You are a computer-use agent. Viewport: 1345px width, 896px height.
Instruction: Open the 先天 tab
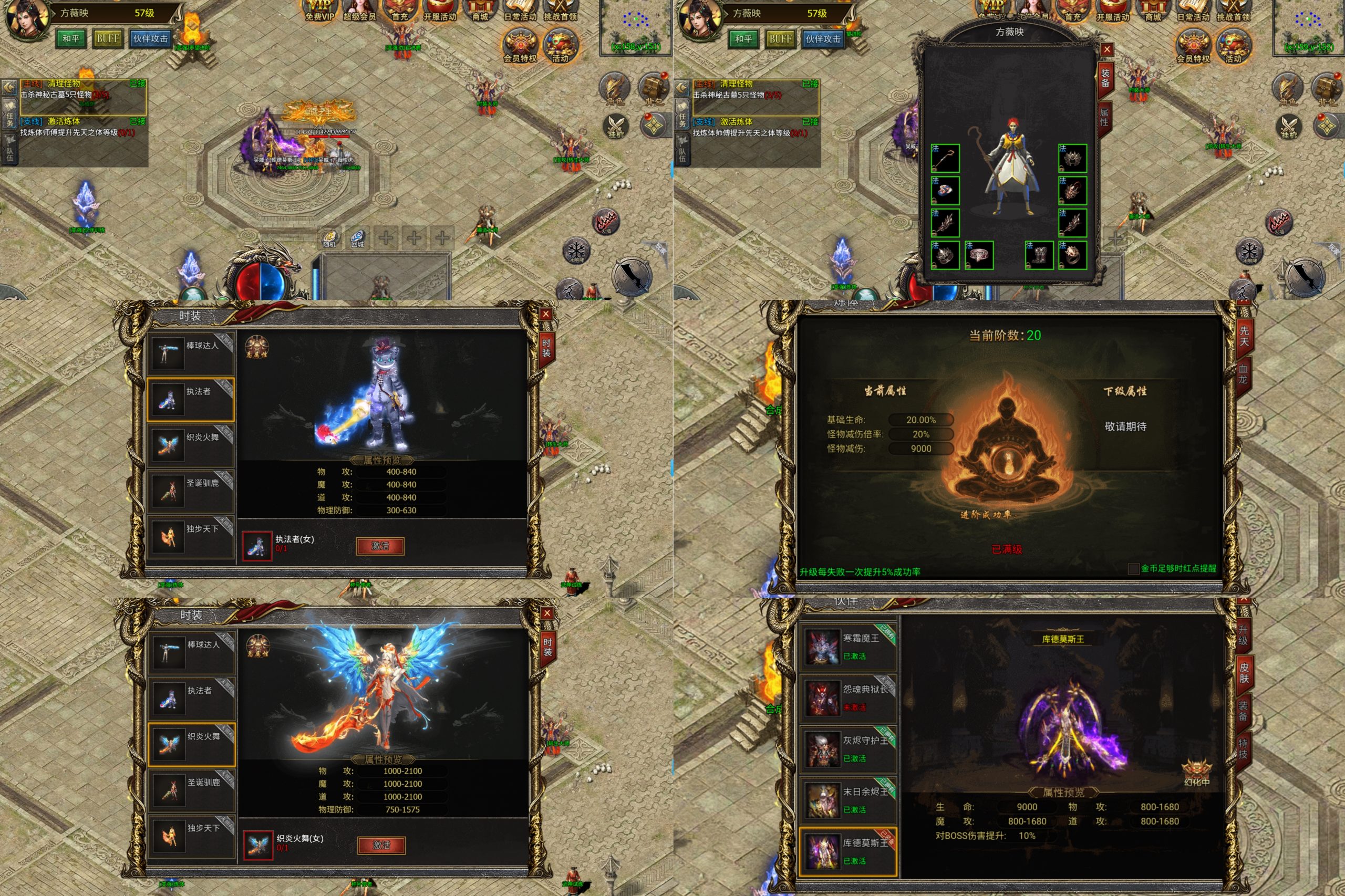pos(1244,336)
